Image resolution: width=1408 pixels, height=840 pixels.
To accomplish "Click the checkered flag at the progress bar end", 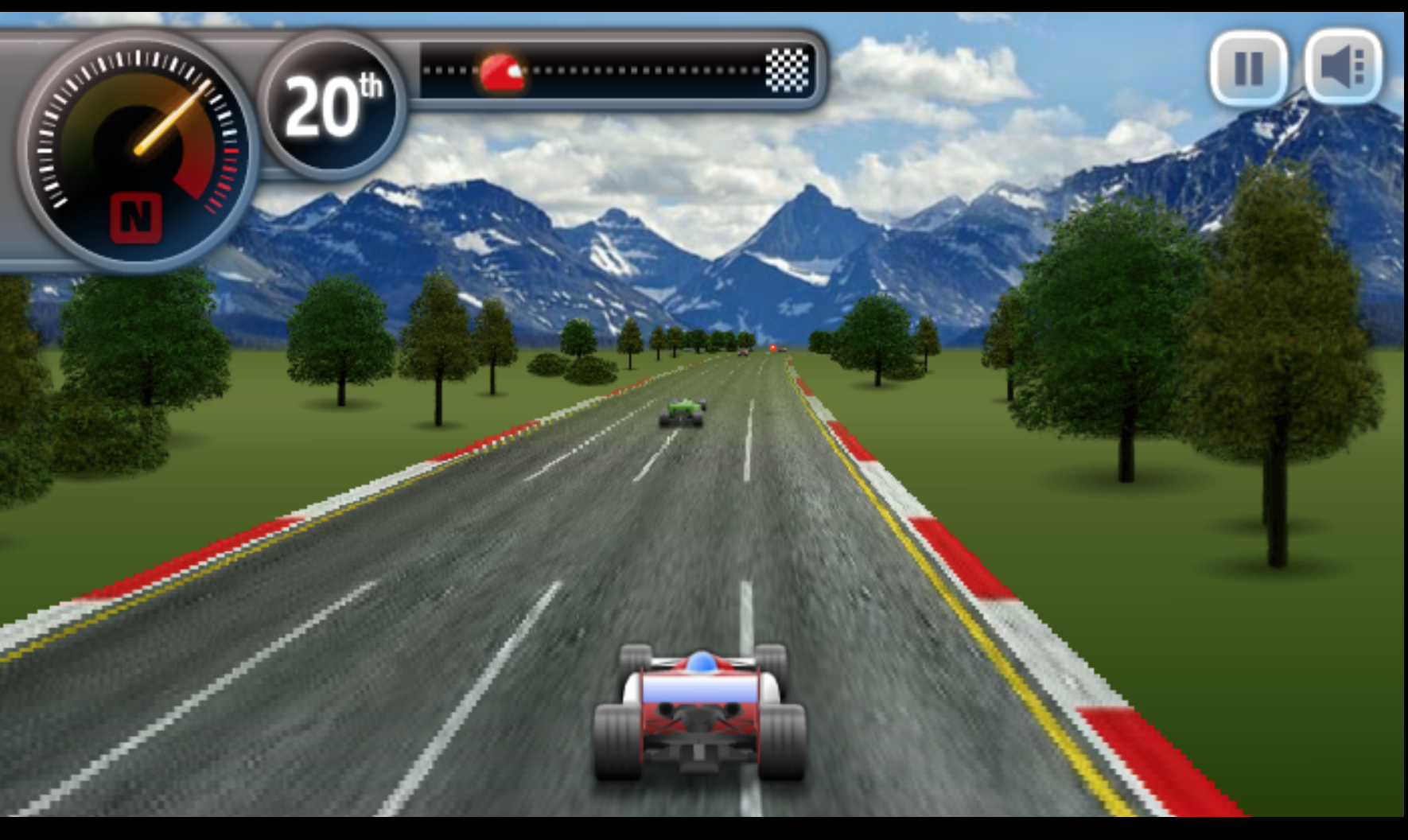I will 788,72.
